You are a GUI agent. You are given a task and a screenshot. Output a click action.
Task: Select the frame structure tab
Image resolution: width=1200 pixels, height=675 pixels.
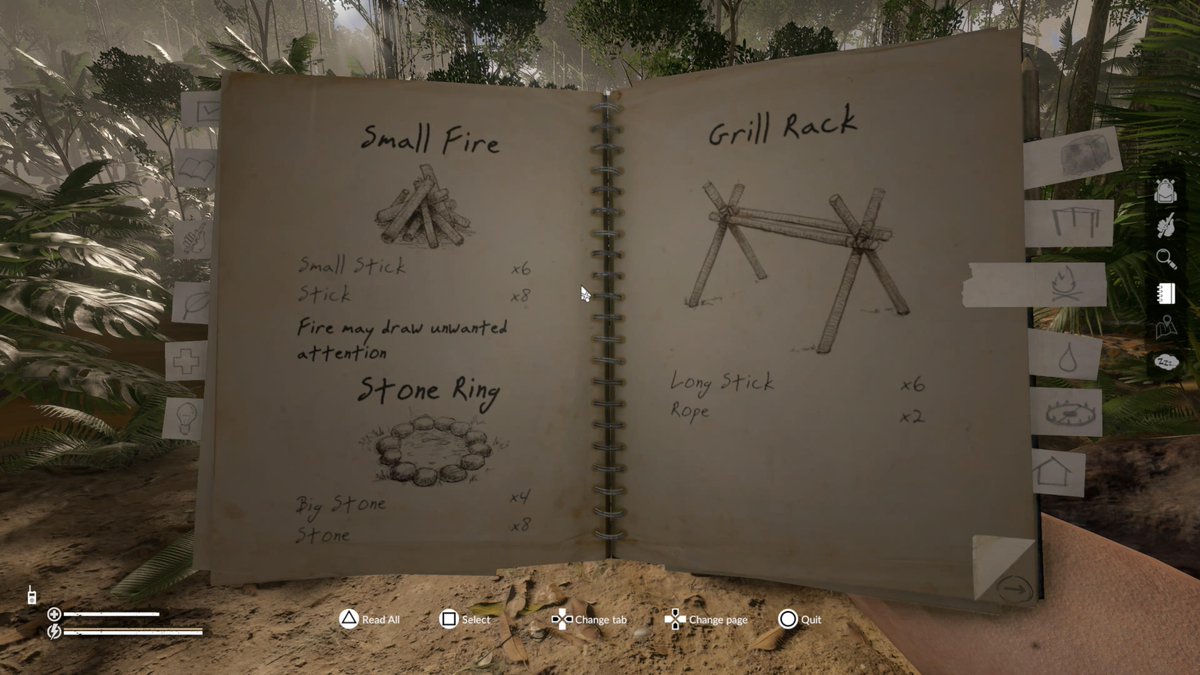[1069, 222]
